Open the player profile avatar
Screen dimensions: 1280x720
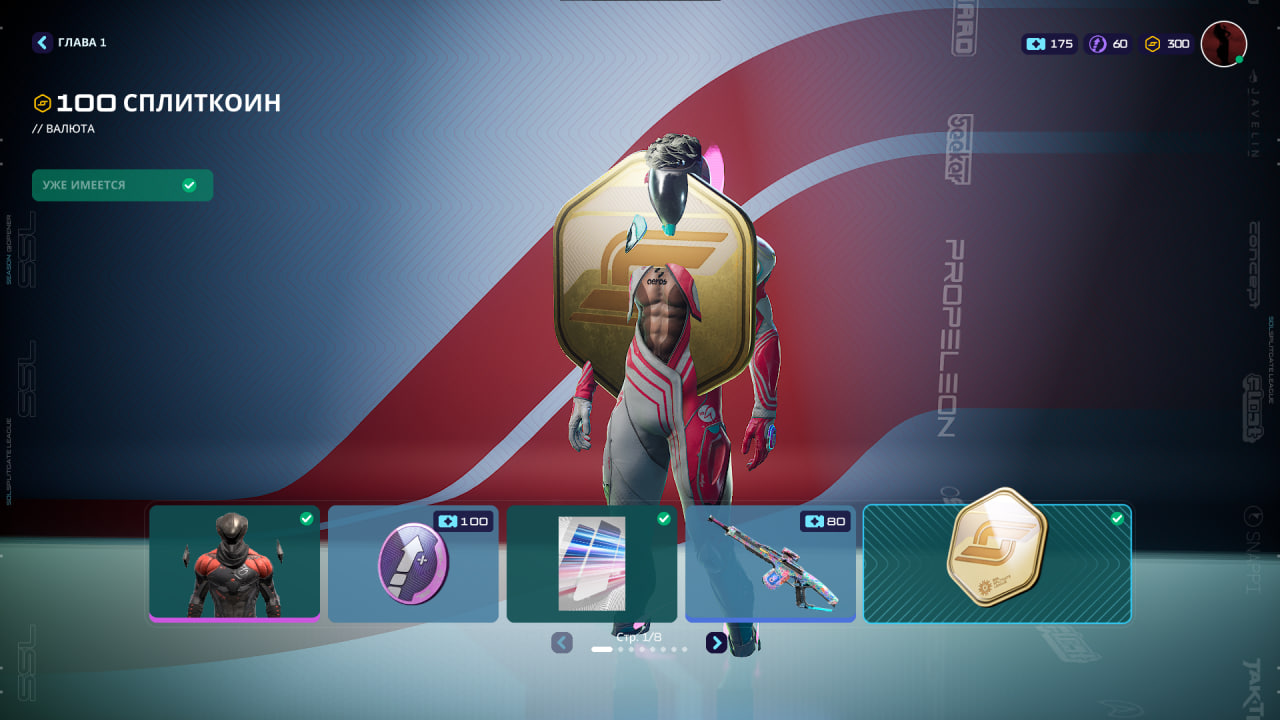pos(1223,44)
